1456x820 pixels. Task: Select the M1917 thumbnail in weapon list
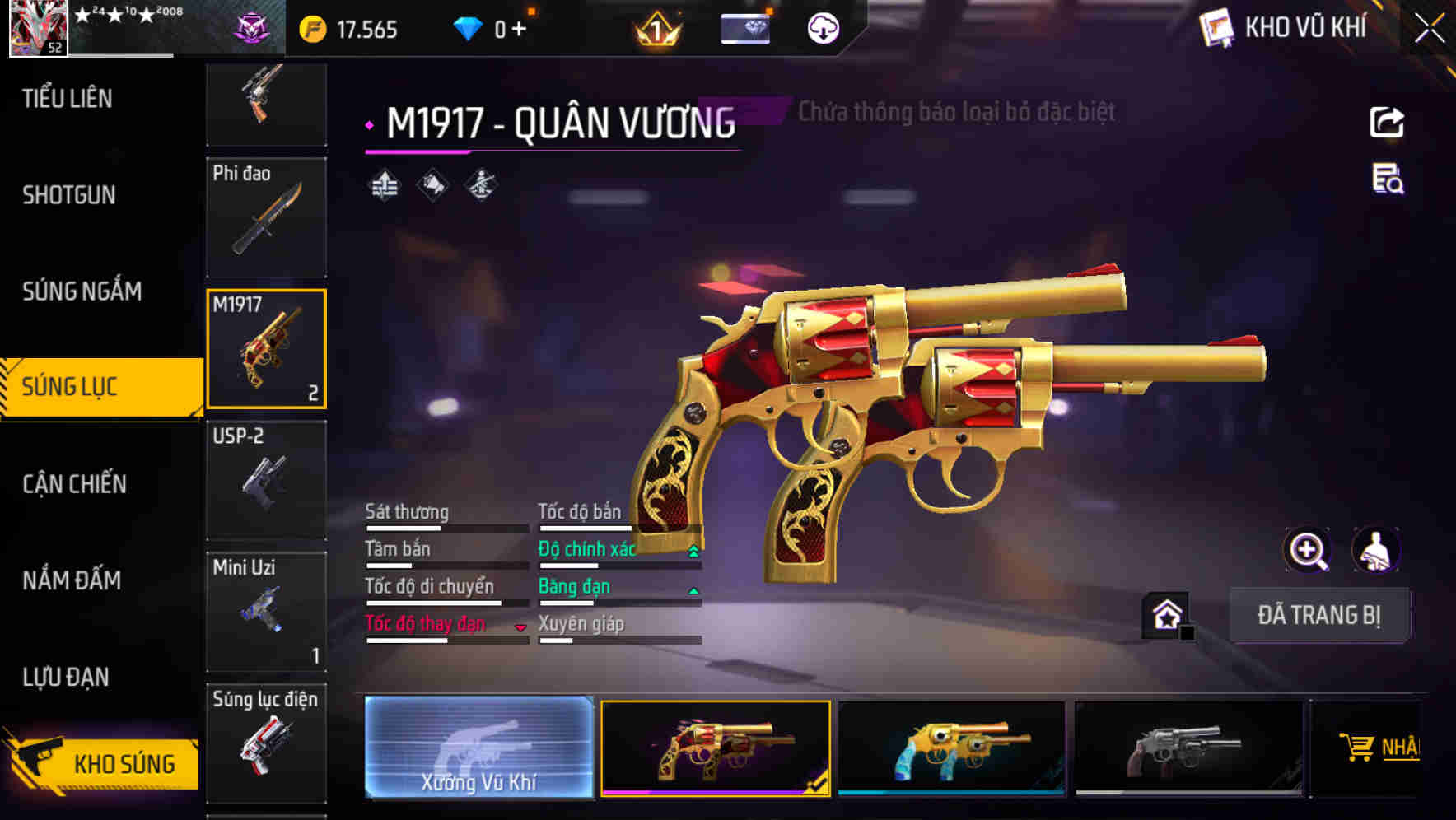267,347
